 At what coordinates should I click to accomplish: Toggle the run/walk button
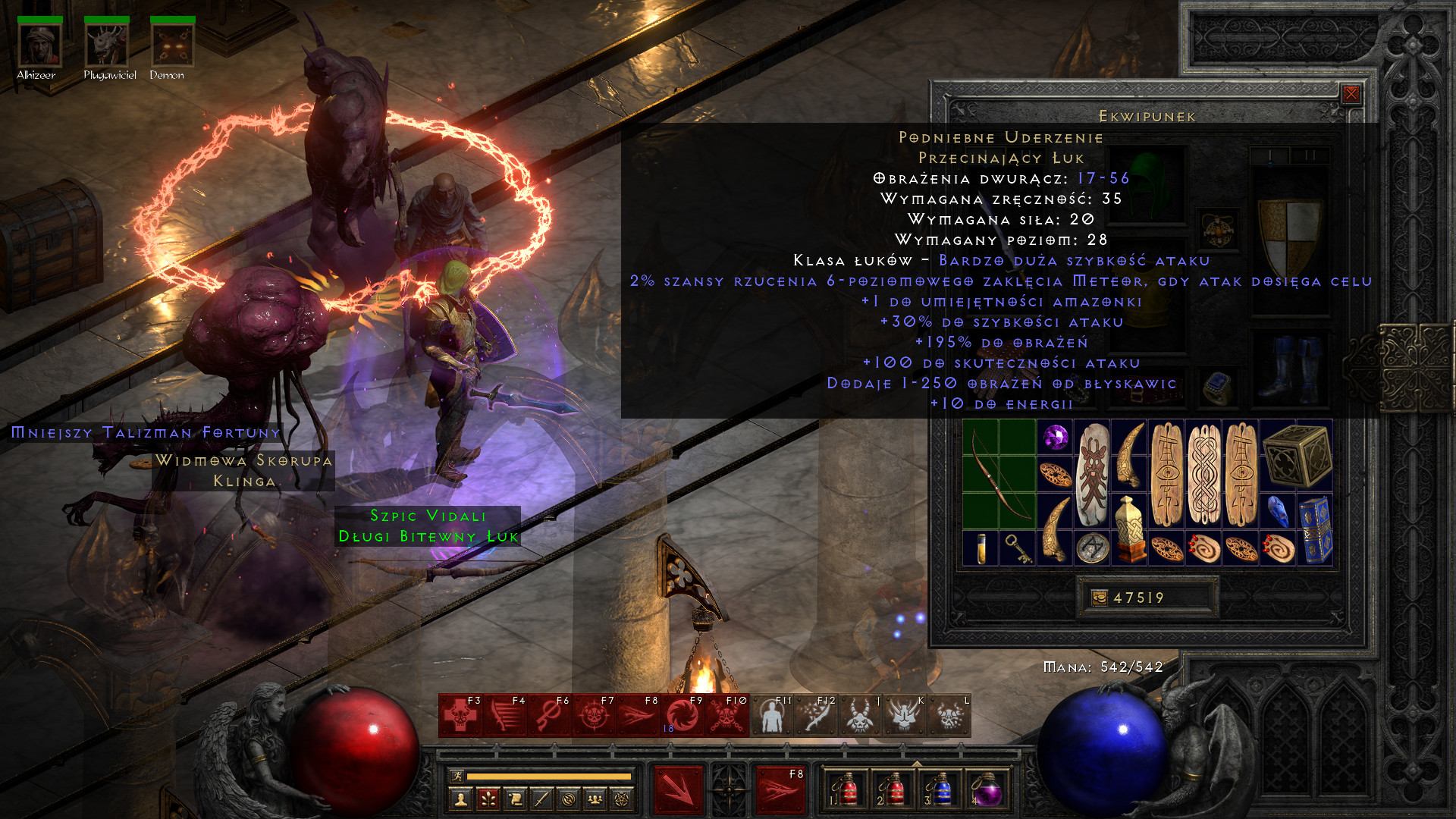(457, 776)
